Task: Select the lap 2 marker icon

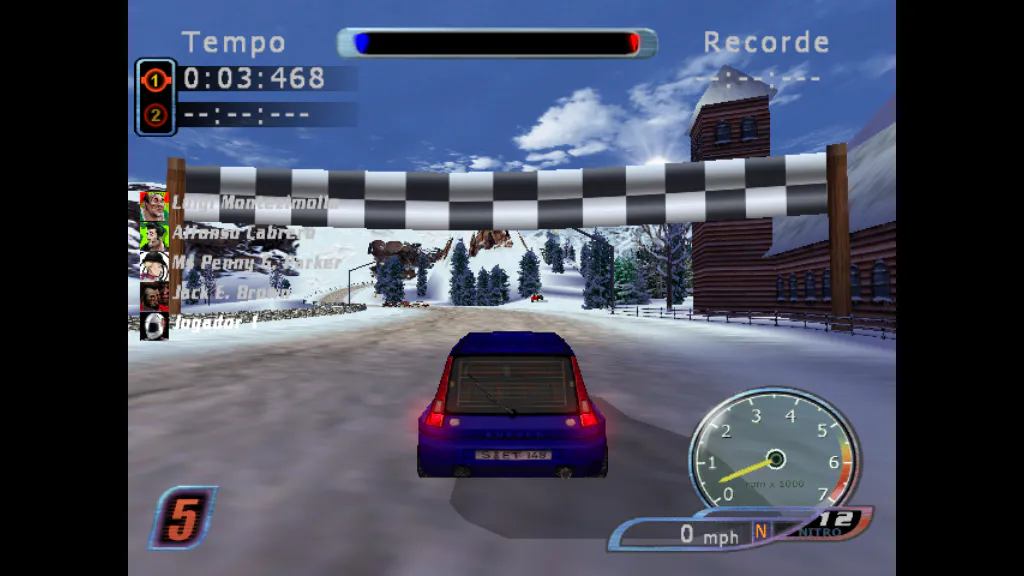Action: pos(155,115)
